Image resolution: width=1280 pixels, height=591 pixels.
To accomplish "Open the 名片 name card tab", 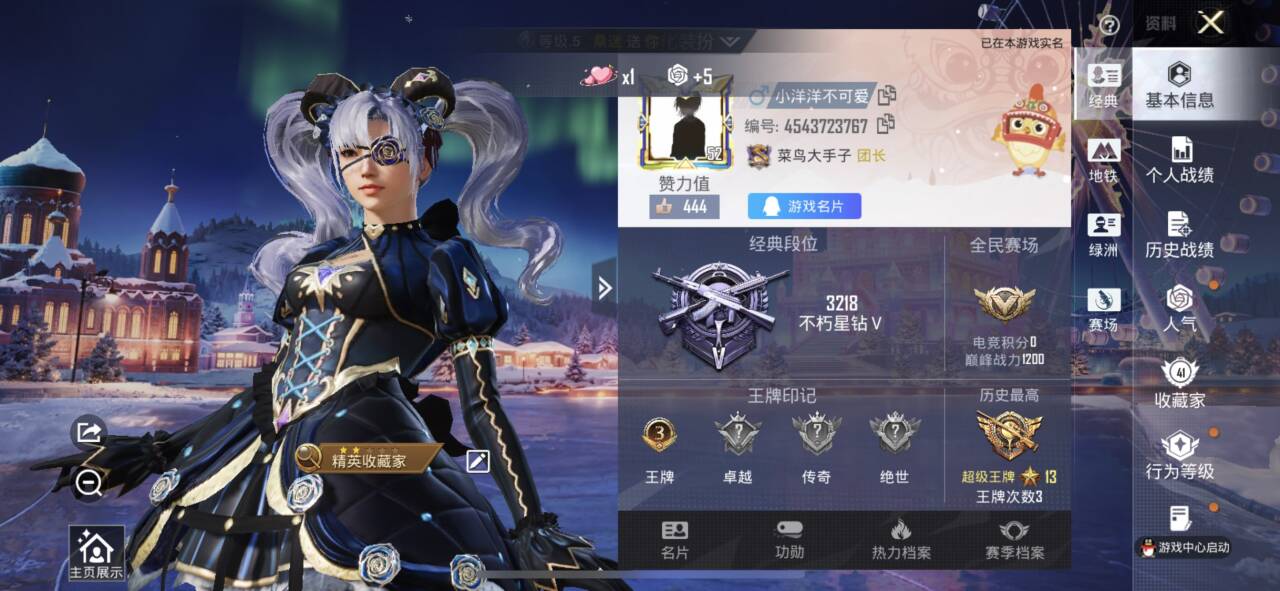I will [674, 540].
